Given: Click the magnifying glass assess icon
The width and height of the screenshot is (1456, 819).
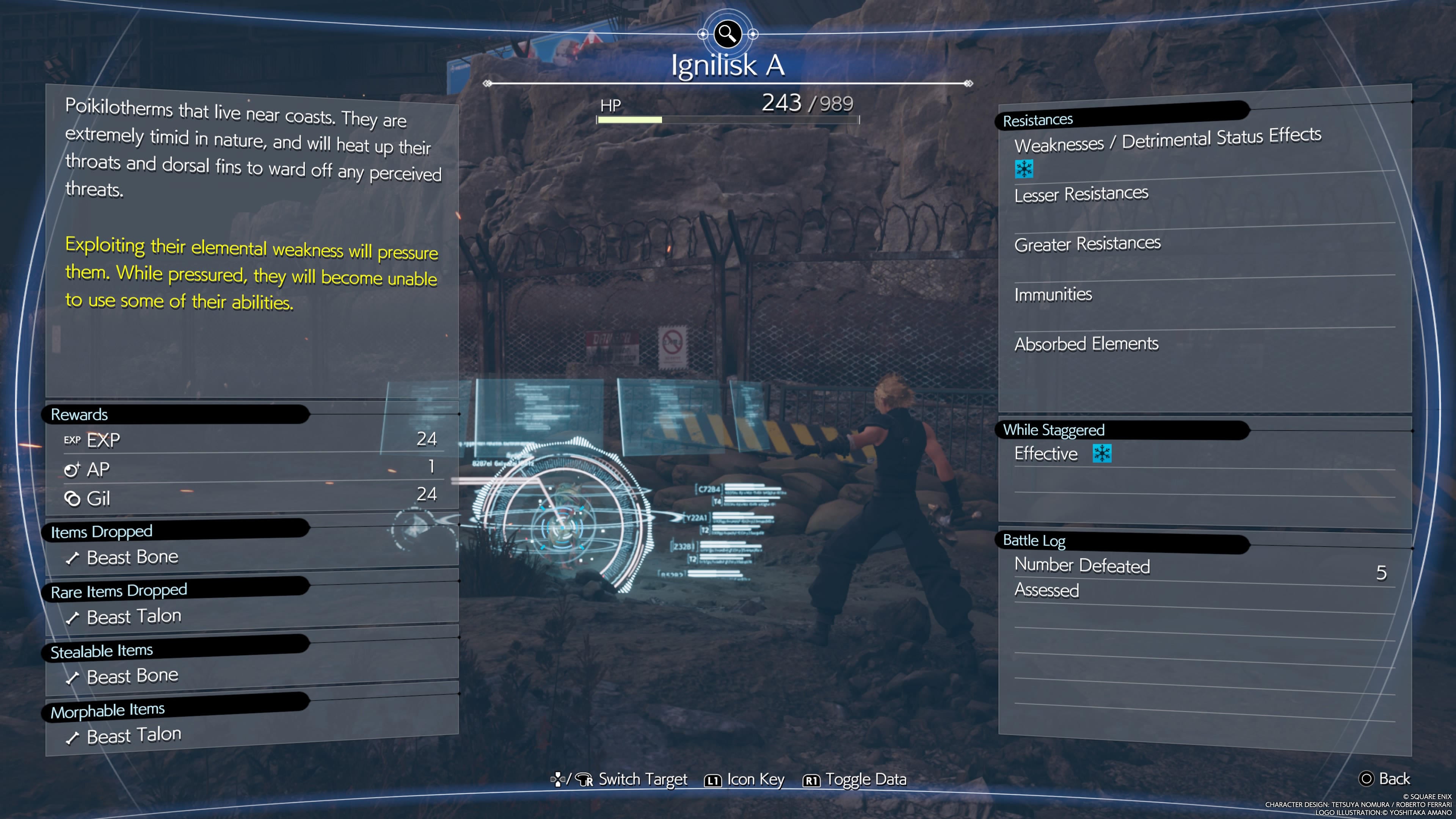Looking at the screenshot, I should (728, 34).
